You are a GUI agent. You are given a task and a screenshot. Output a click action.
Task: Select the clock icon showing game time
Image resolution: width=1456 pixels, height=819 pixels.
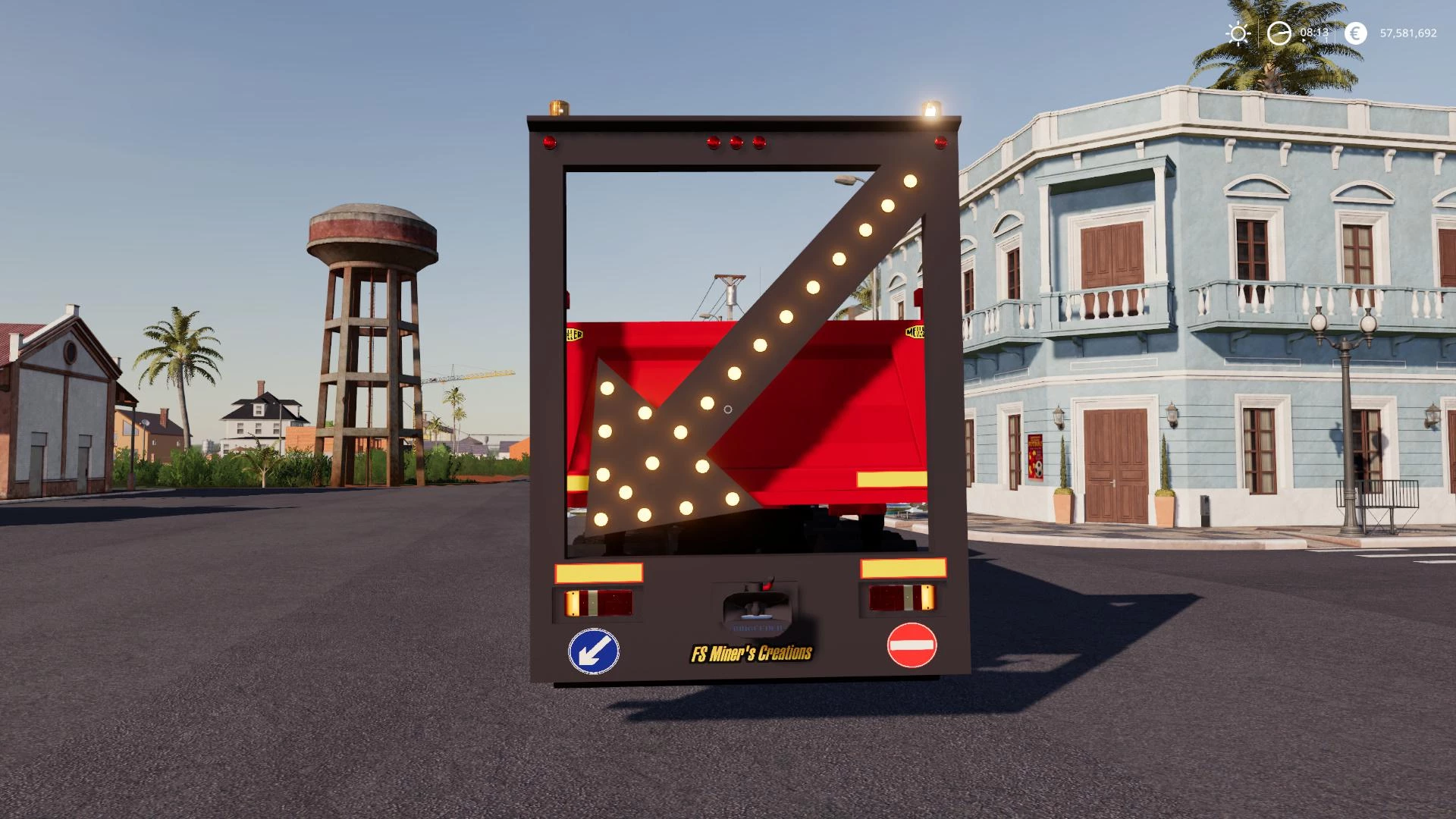tap(1279, 33)
